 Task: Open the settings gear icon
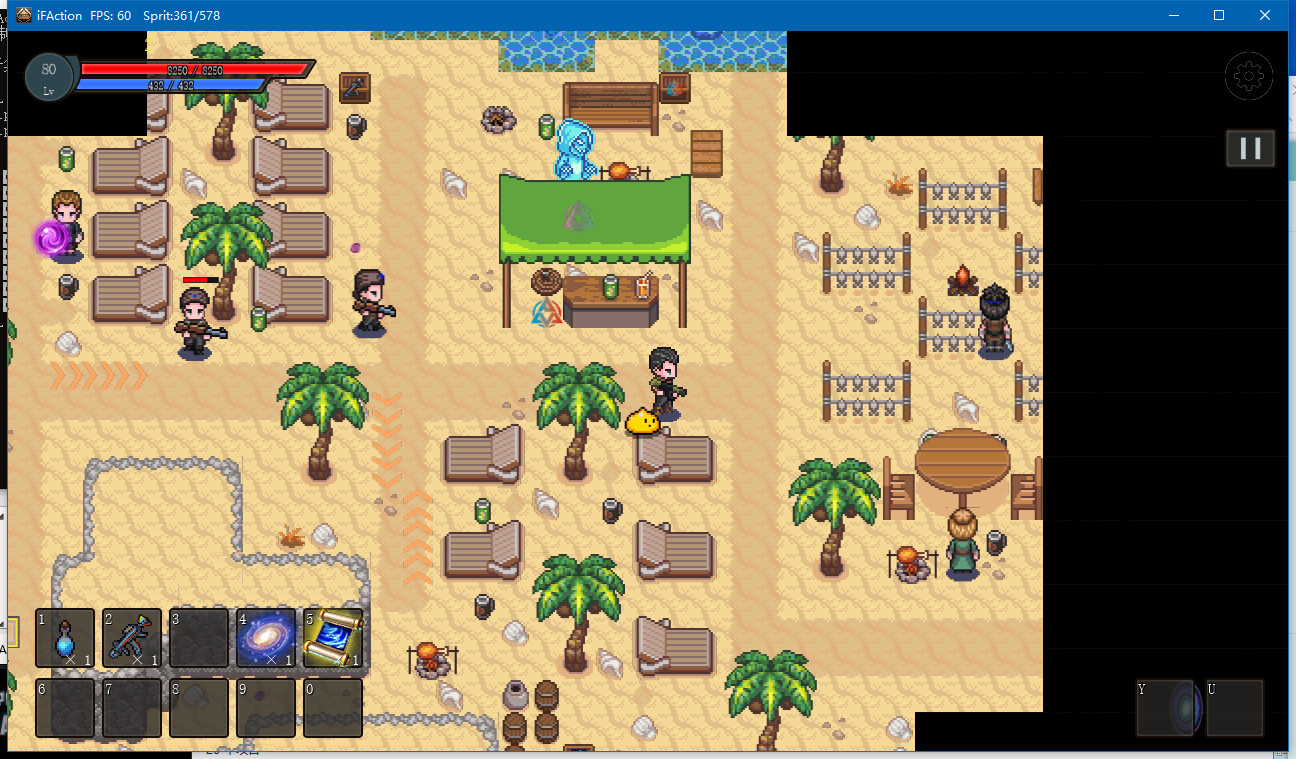coord(1249,76)
